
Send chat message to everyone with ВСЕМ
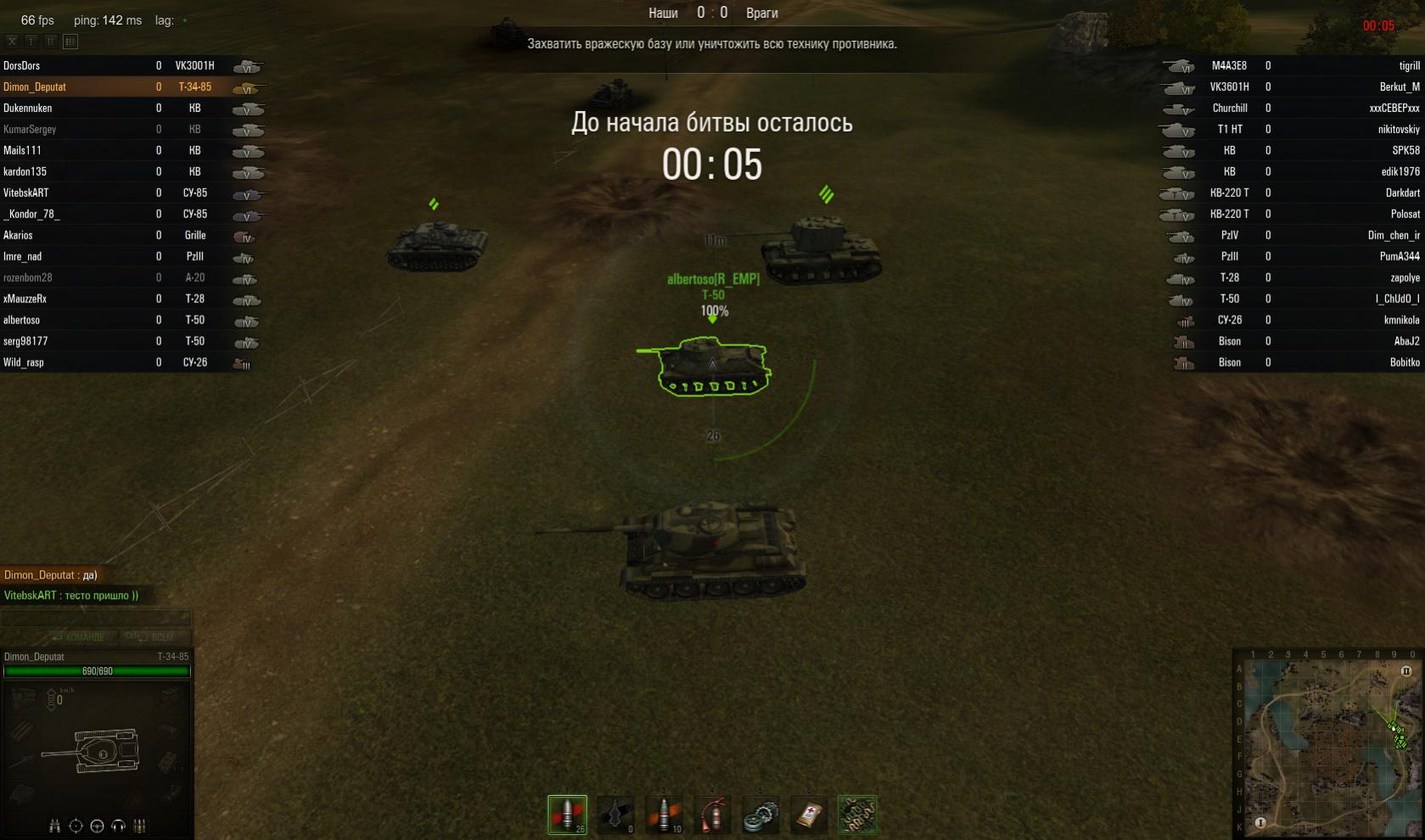(x=151, y=637)
